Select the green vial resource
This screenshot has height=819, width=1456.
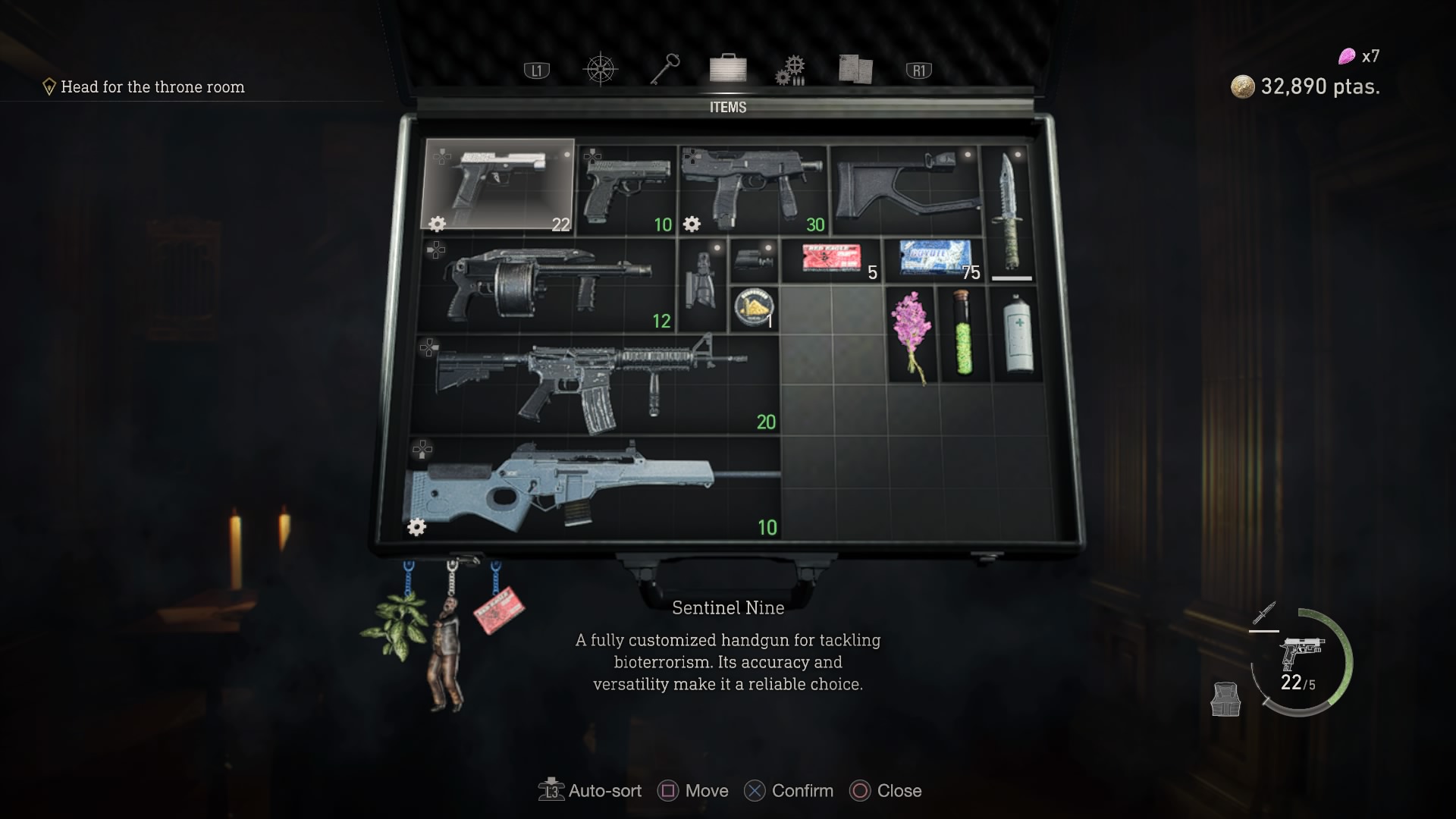coord(965,334)
